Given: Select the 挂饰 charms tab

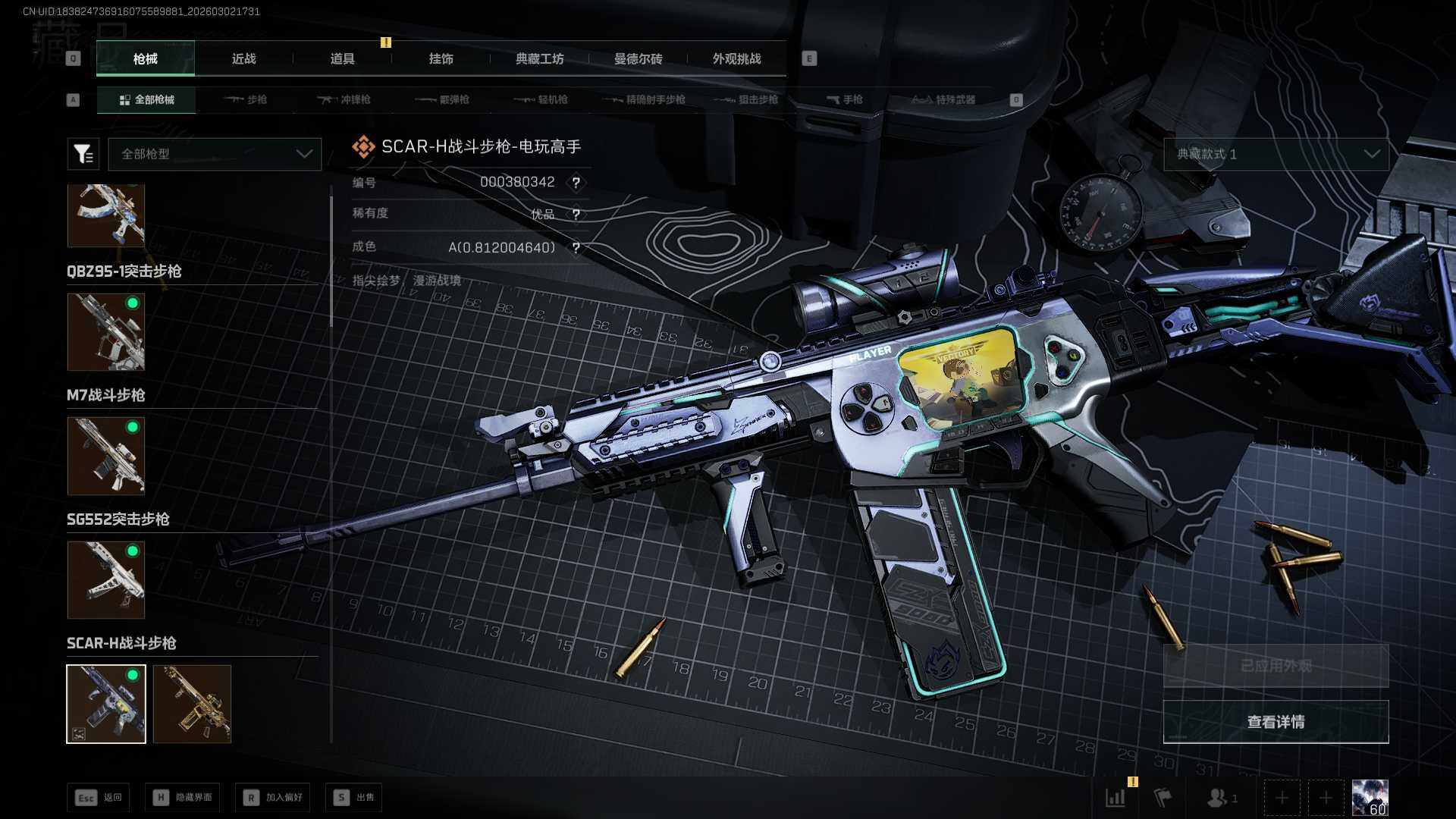Looking at the screenshot, I should [441, 58].
